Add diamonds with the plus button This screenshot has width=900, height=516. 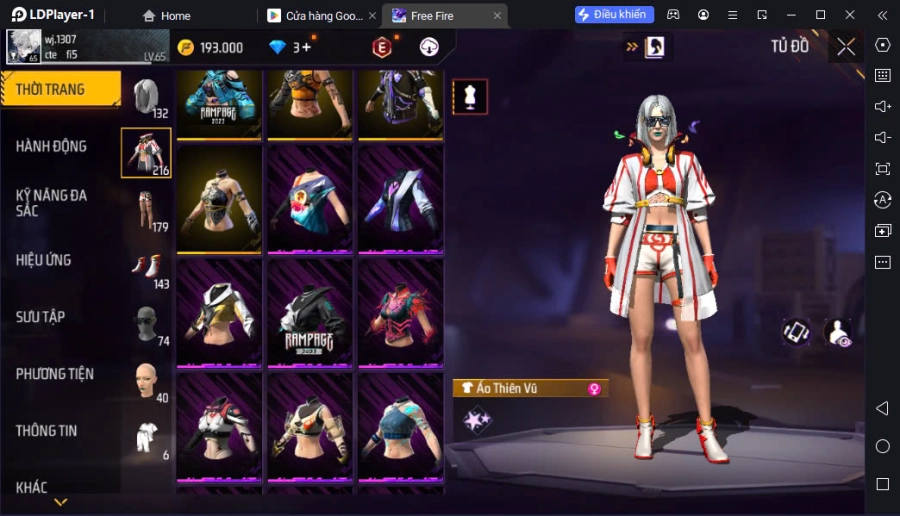click(x=307, y=47)
